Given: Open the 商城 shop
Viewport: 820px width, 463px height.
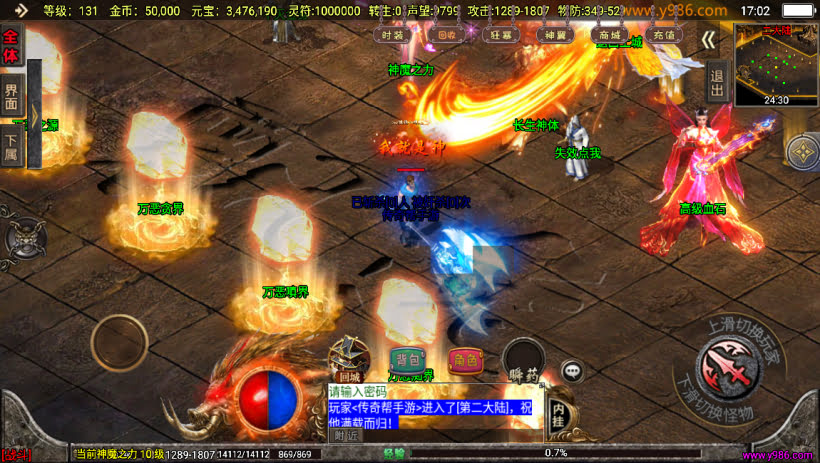Looking at the screenshot, I should click(x=610, y=34).
